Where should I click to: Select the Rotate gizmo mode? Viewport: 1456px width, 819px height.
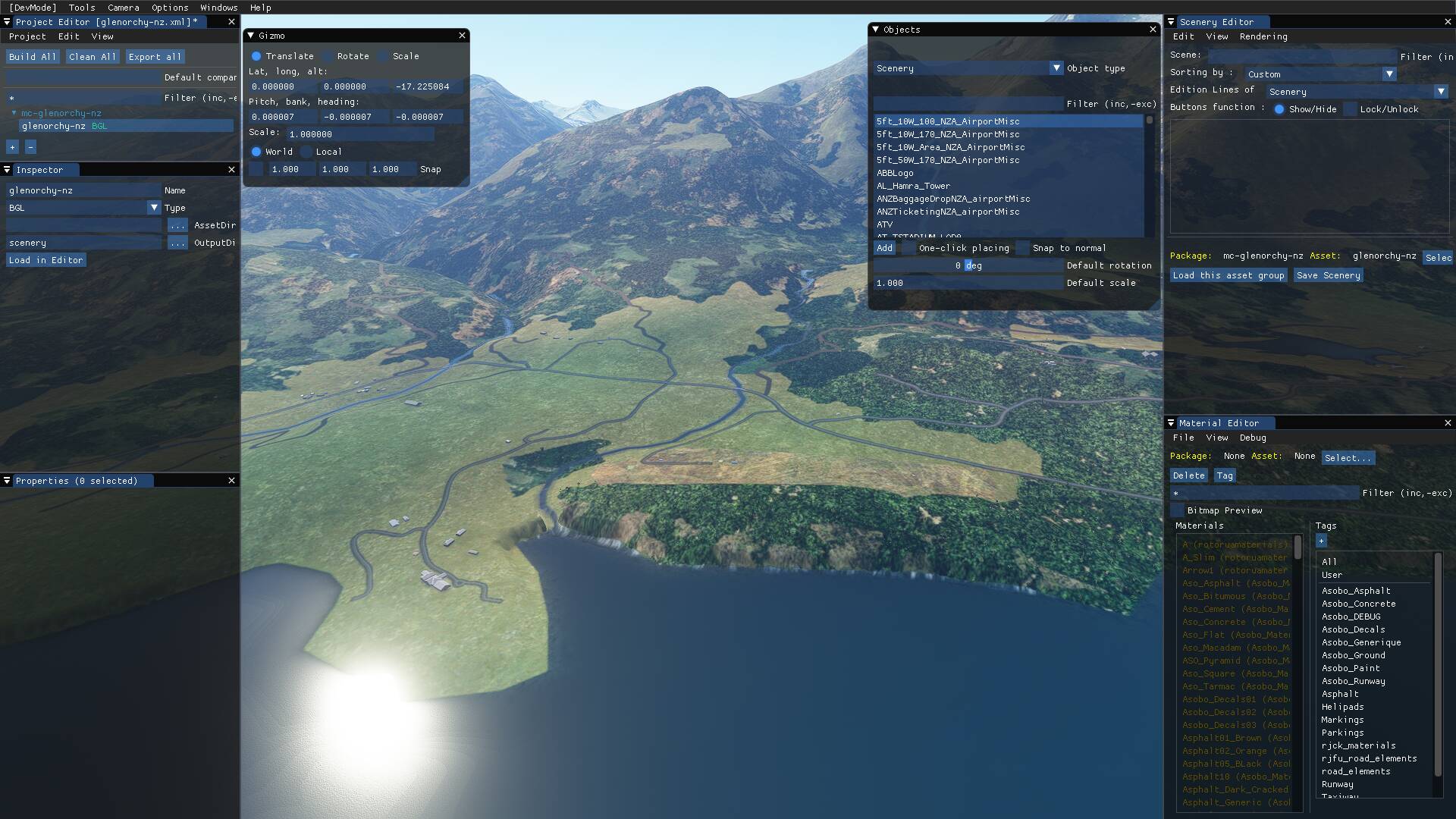pyautogui.click(x=328, y=56)
